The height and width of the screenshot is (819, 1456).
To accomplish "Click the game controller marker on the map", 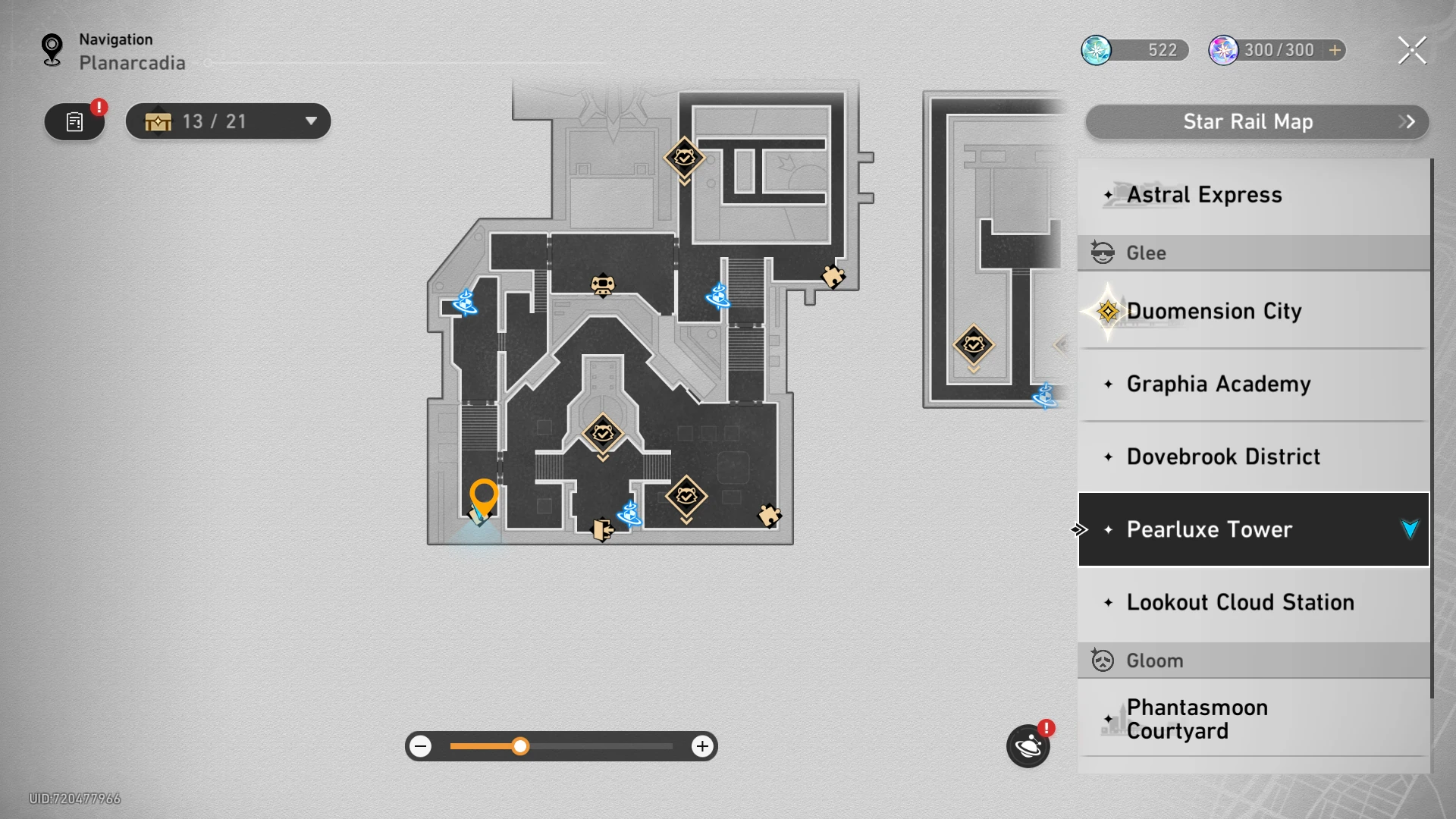I will pyautogui.click(x=603, y=284).
